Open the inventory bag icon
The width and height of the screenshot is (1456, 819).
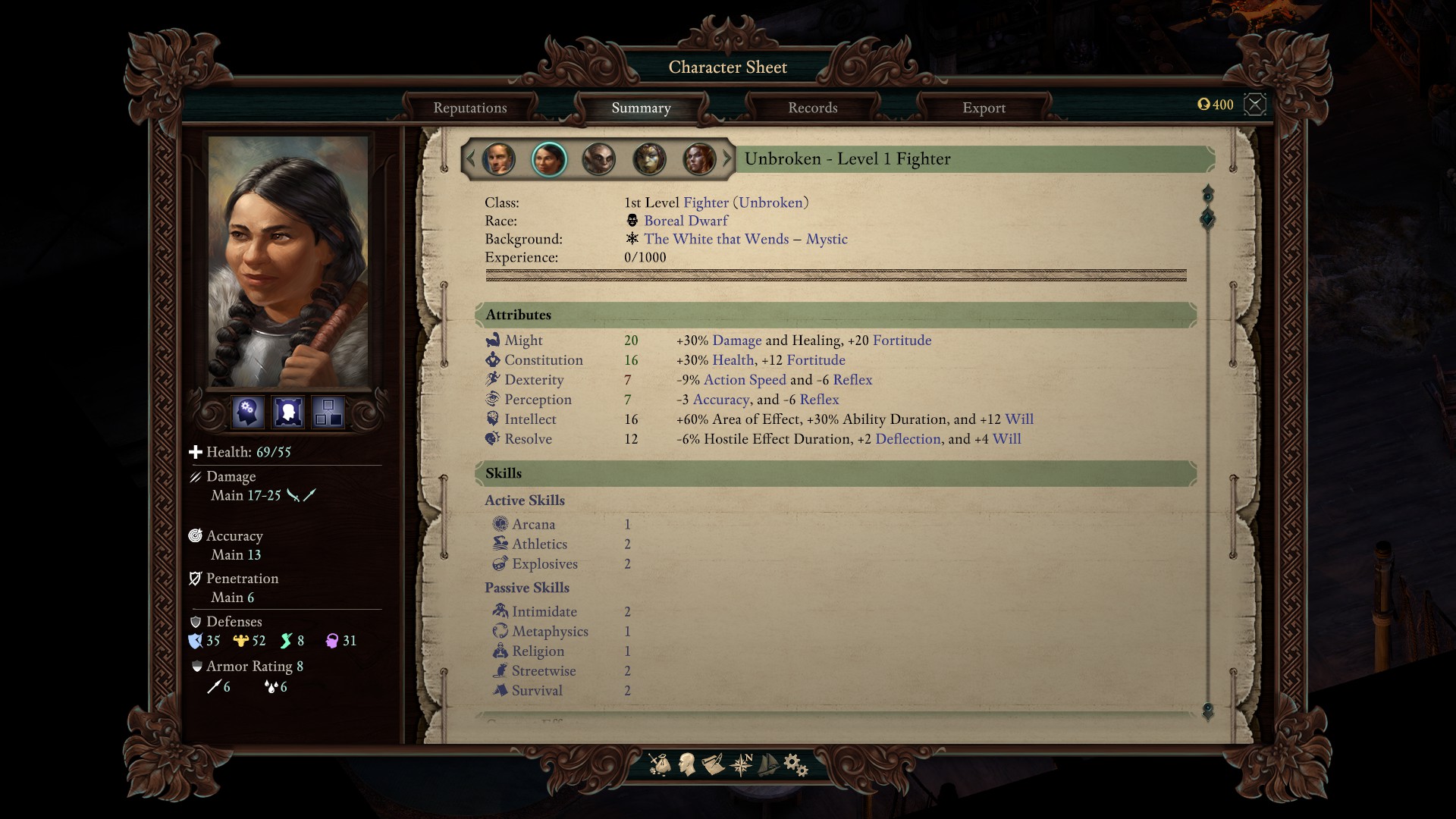pyautogui.click(x=660, y=764)
